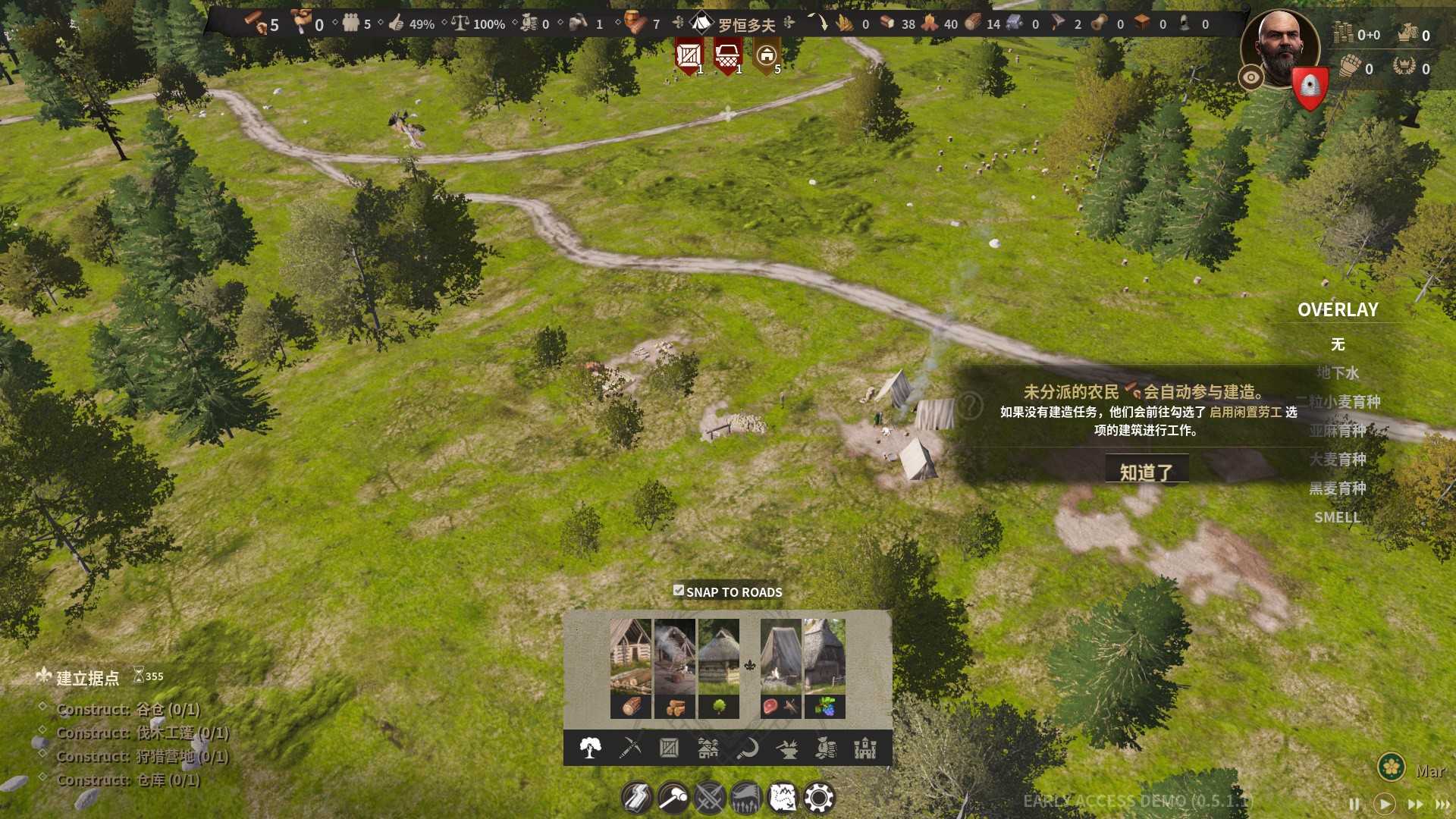
Task: Pick the forester's hut tree building card
Action: [718, 667]
